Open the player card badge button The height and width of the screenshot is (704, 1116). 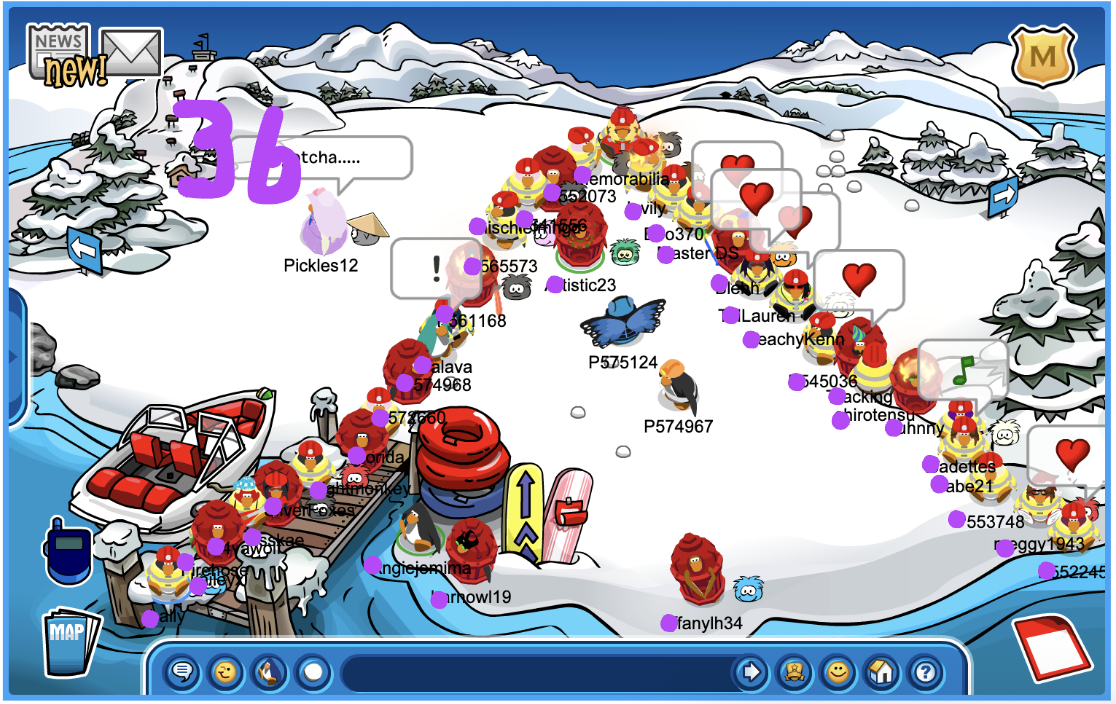[x=793, y=671]
